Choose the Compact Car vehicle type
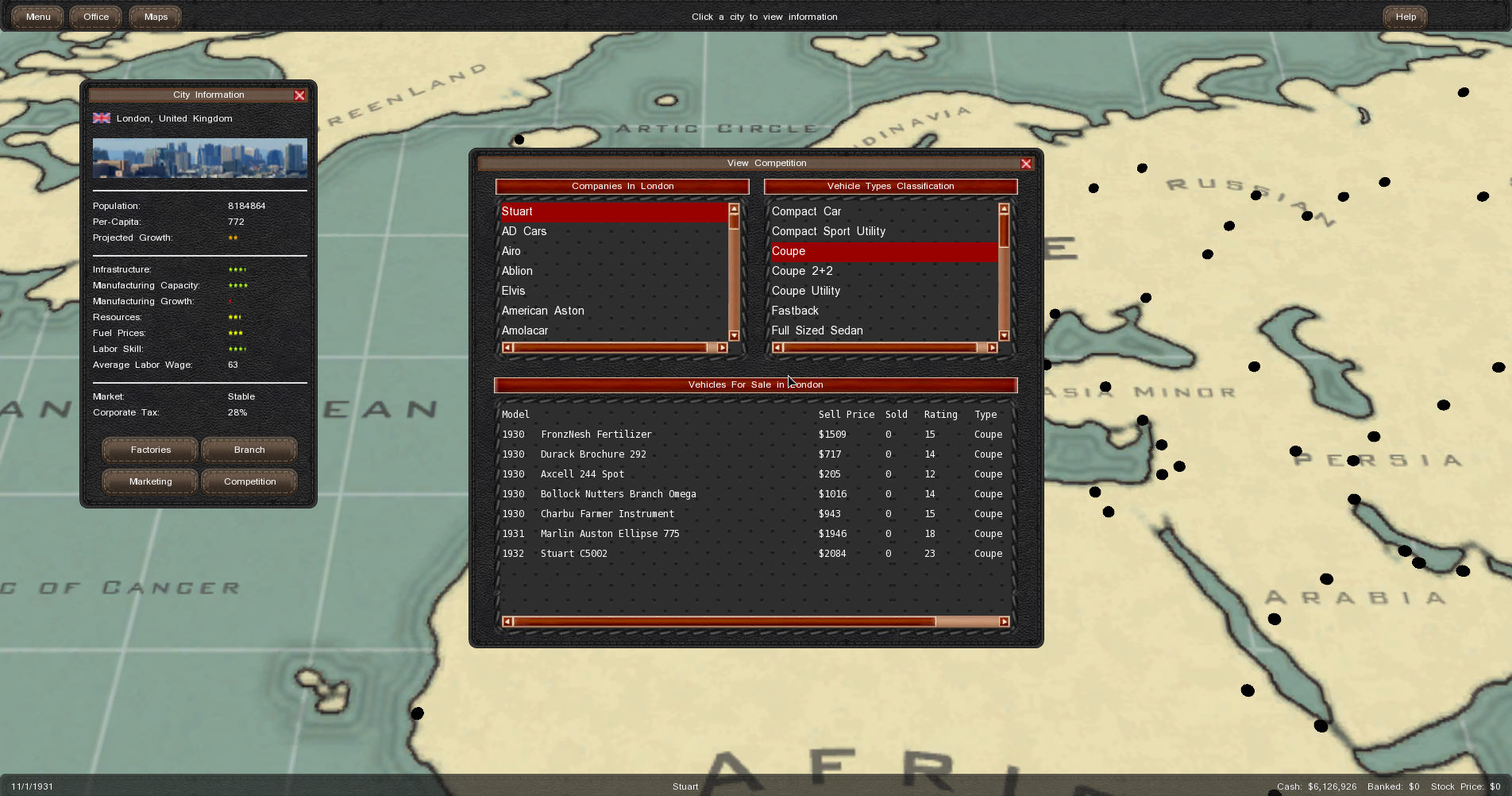1512x796 pixels. point(806,211)
